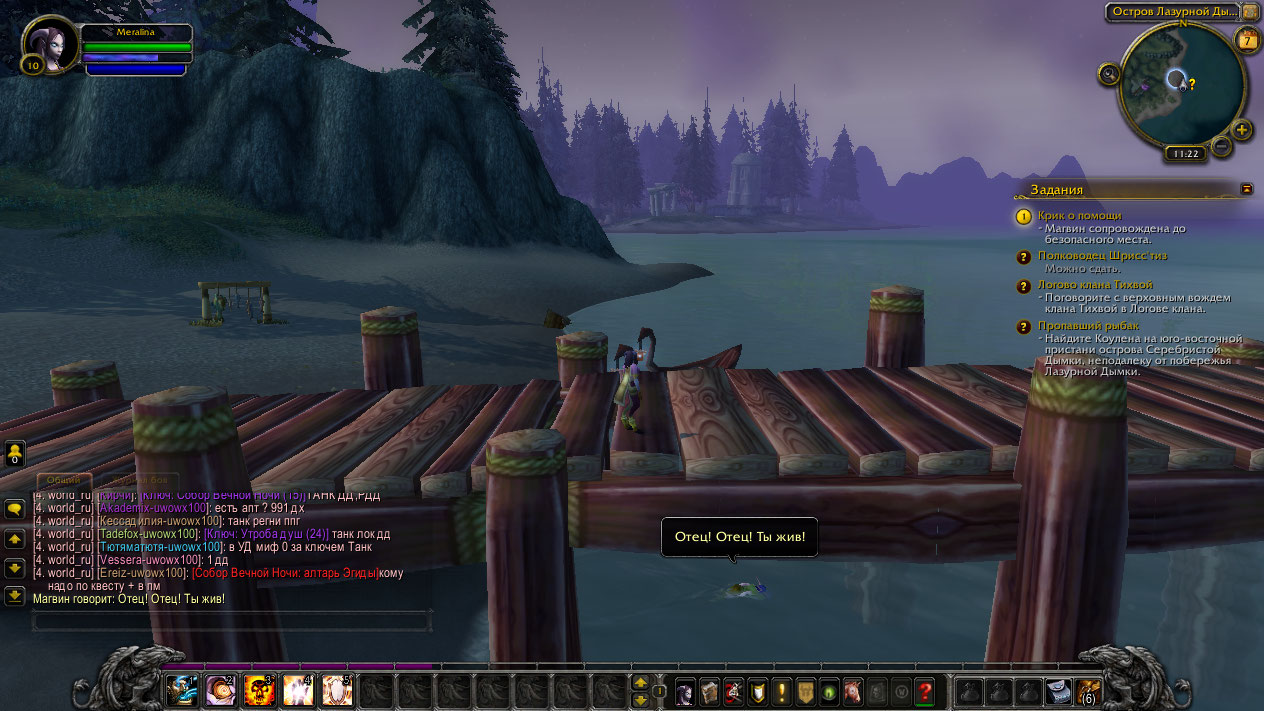Viewport: 1264px width, 711px height.
Task: Activate the flaming skull ability in slot 3
Action: click(x=259, y=689)
